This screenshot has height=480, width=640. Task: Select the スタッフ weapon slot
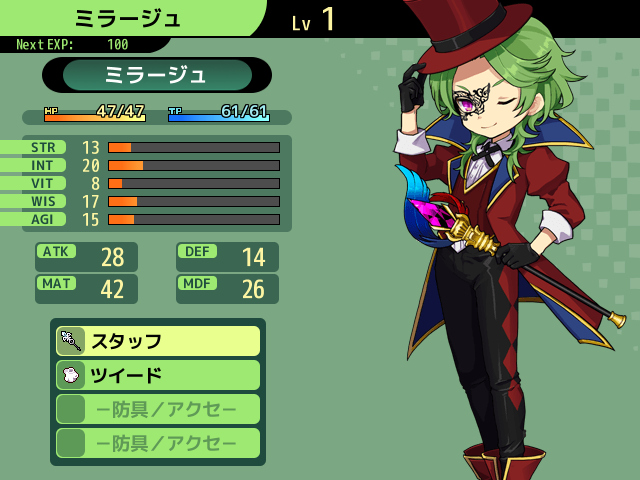[x=158, y=341]
